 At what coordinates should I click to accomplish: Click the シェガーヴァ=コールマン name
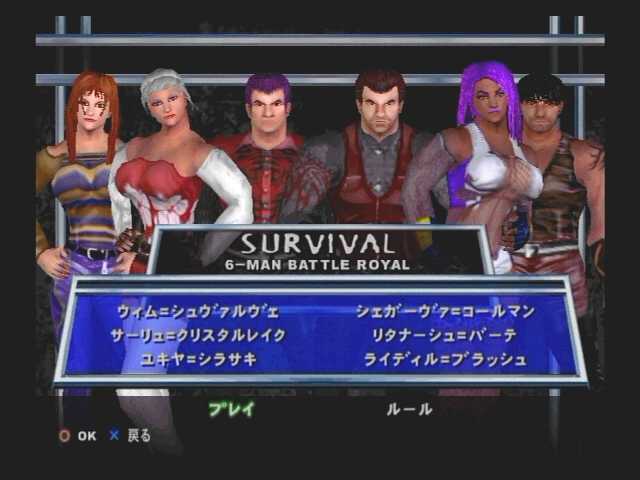point(445,311)
